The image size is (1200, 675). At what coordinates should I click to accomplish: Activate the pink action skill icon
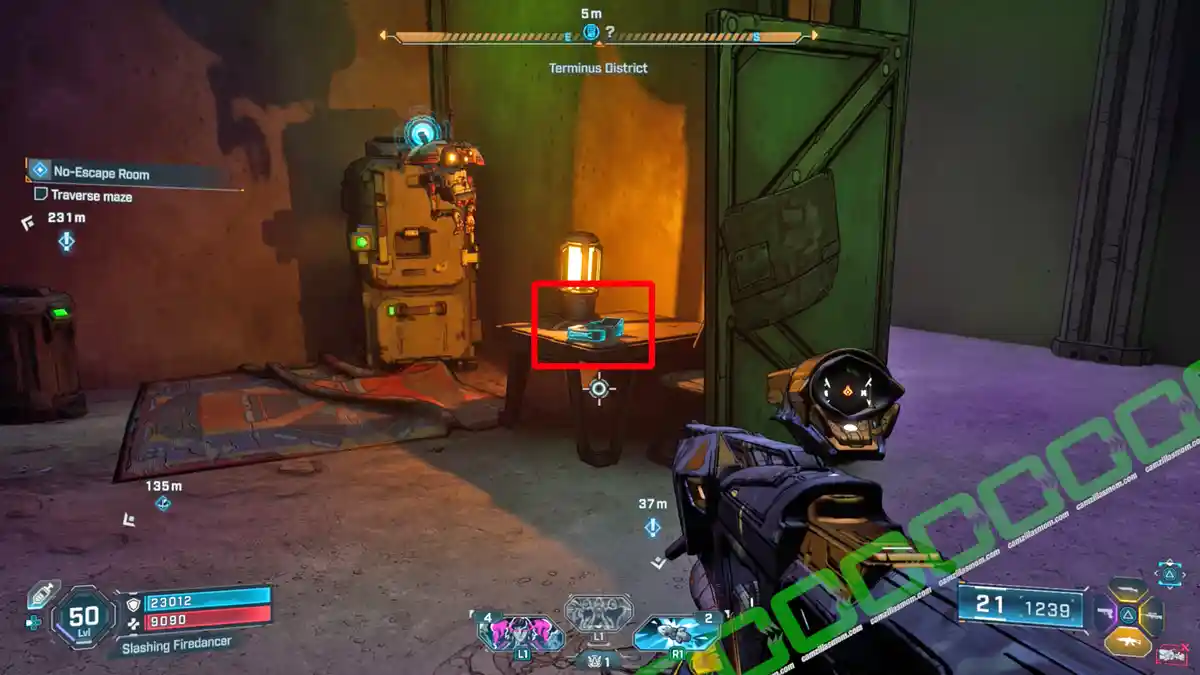[521, 633]
